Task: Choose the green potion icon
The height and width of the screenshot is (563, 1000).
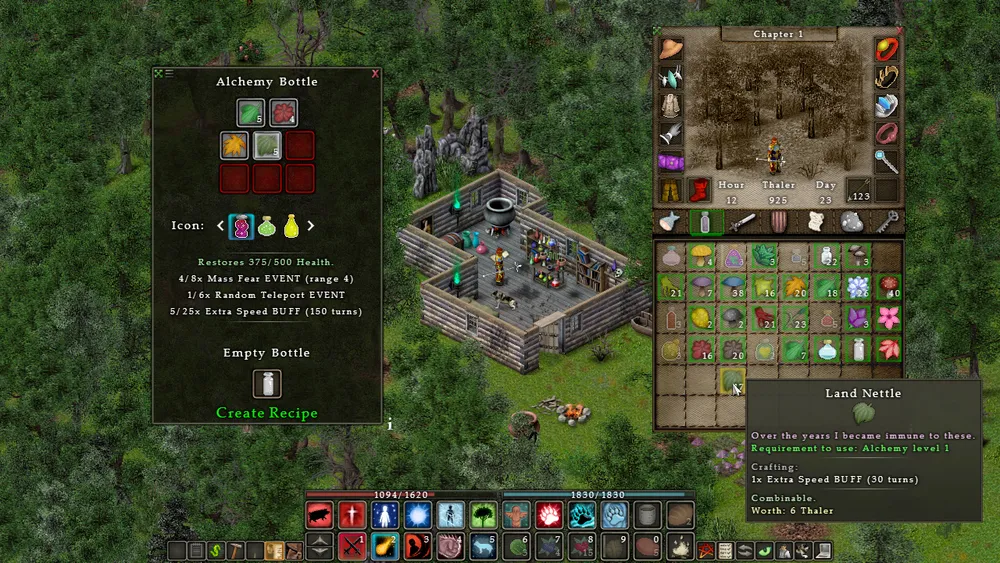Action: pos(267,226)
